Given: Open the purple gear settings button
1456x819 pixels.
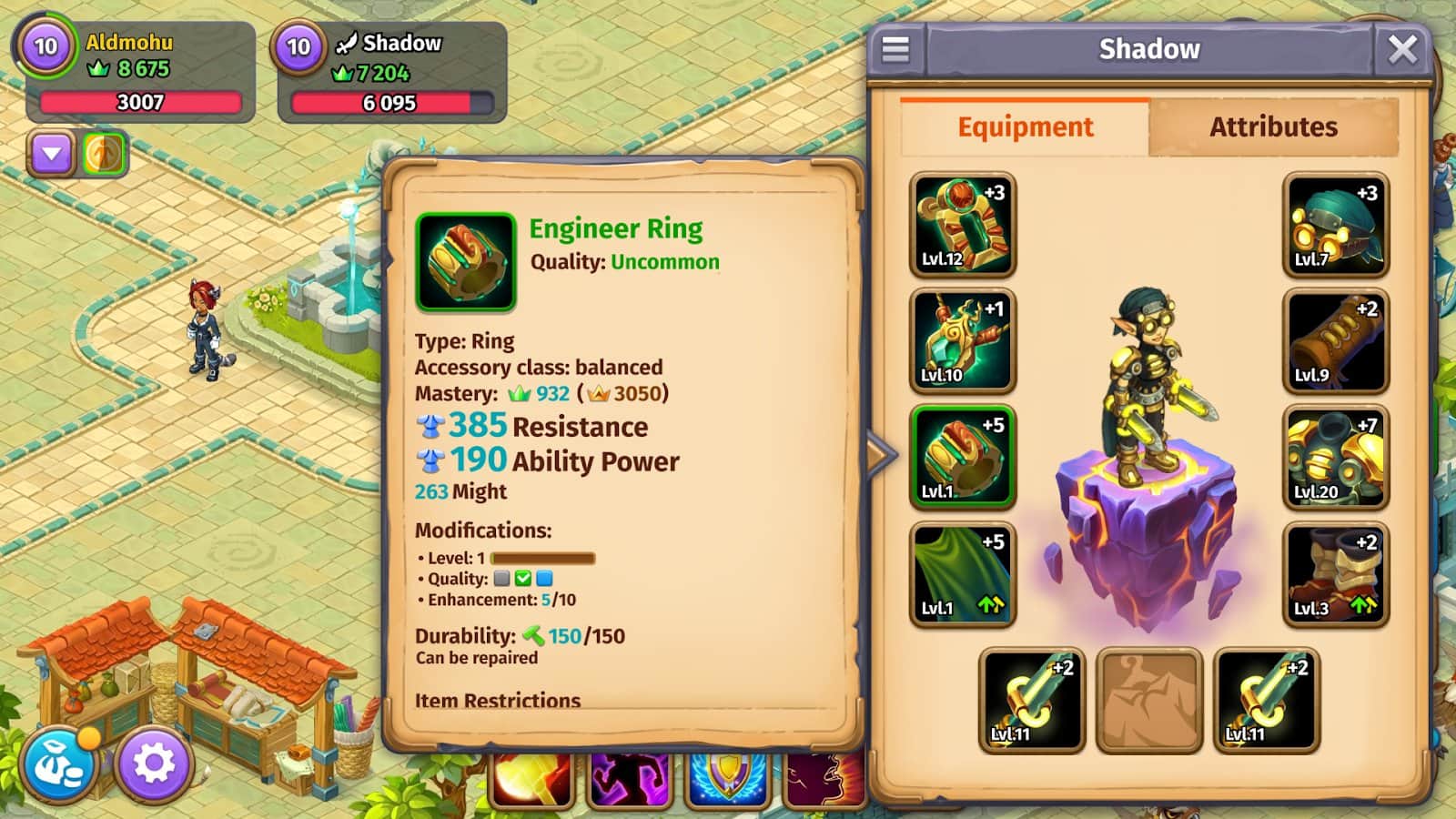Looking at the screenshot, I should tap(154, 764).
